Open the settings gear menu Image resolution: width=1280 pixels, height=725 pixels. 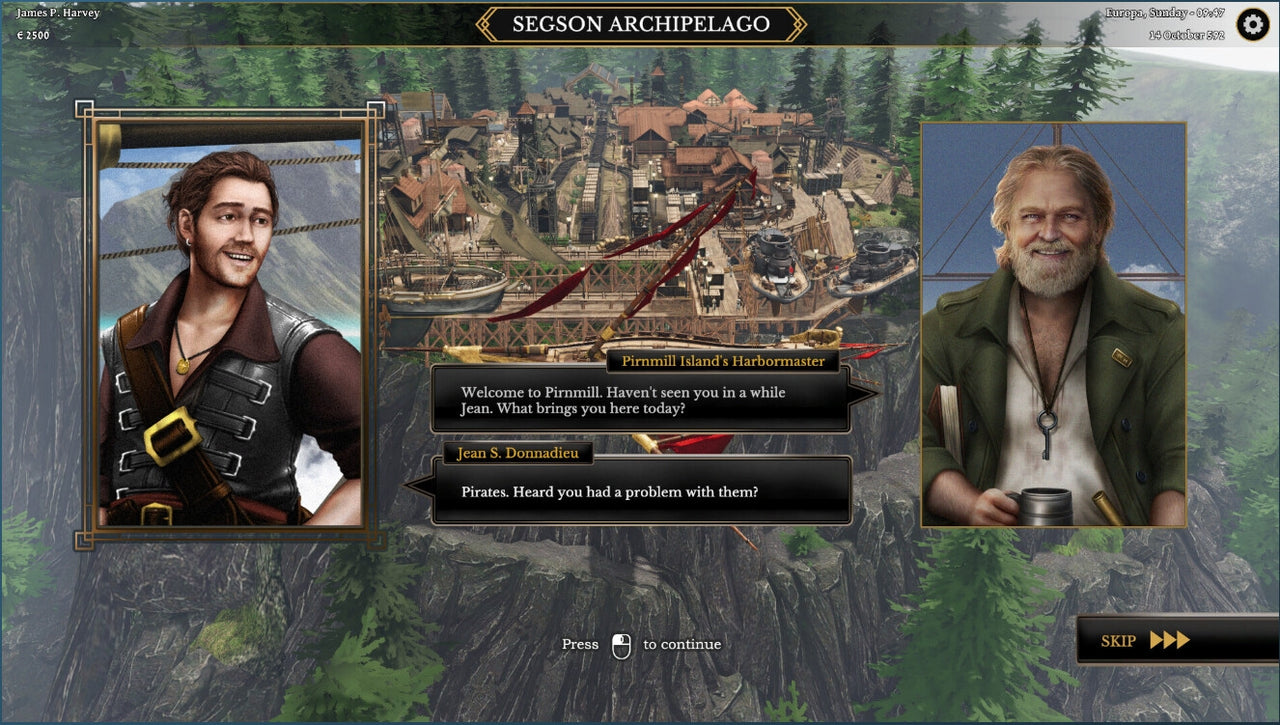tap(1253, 24)
